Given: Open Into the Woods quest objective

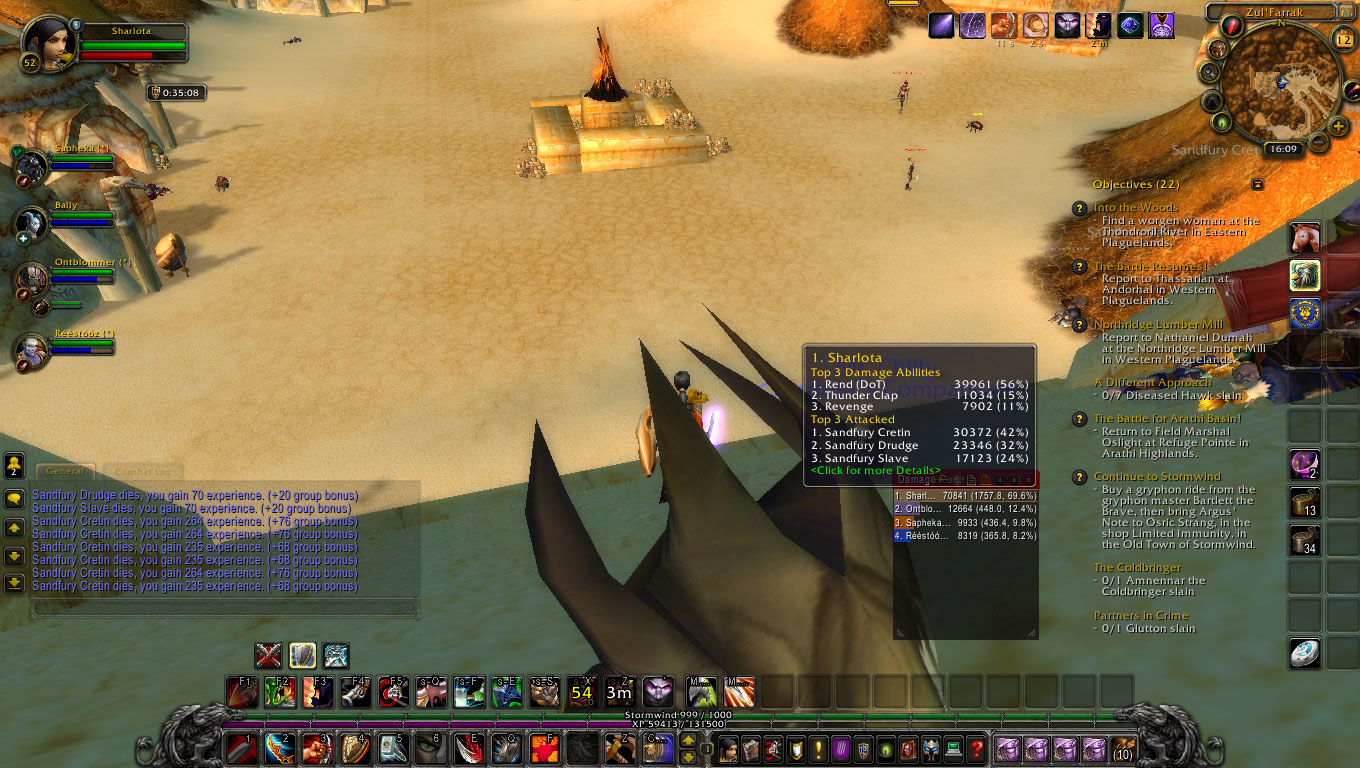Looking at the screenshot, I should pyautogui.click(x=1135, y=208).
